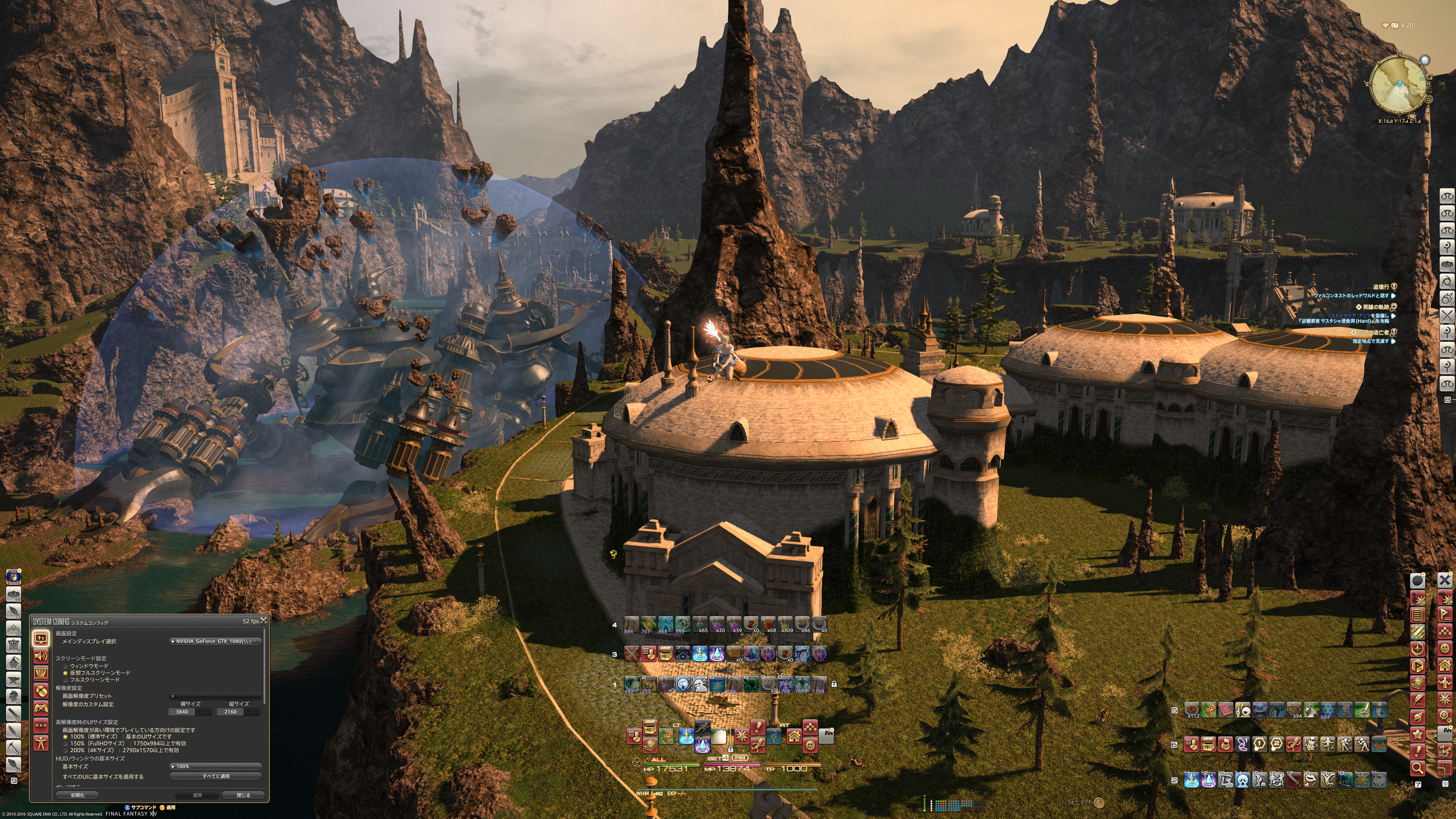The image size is (1456, 819).
Task: Set UI size to 200% (4Kサイズ)
Action: click(x=66, y=750)
